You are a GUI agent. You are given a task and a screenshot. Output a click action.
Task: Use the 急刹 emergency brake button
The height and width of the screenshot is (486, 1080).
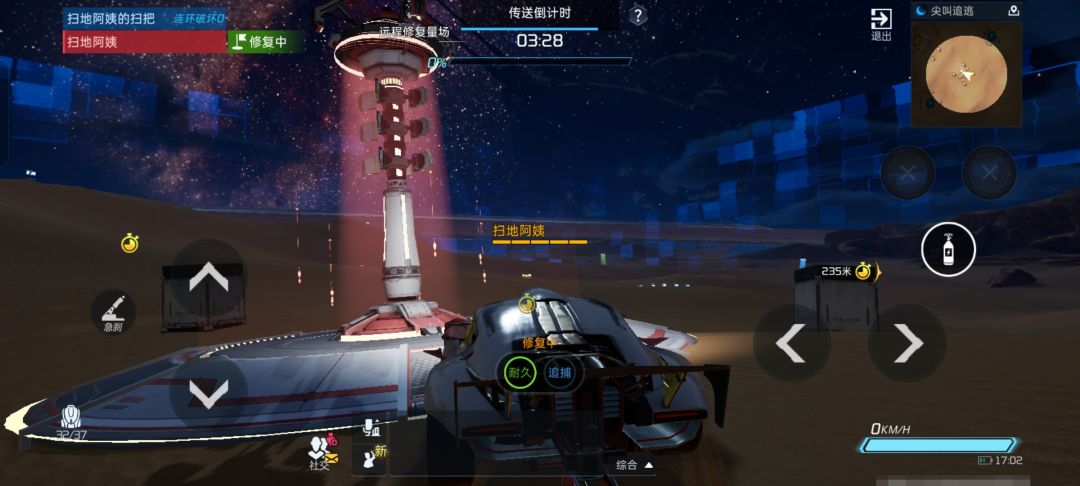[x=113, y=311]
